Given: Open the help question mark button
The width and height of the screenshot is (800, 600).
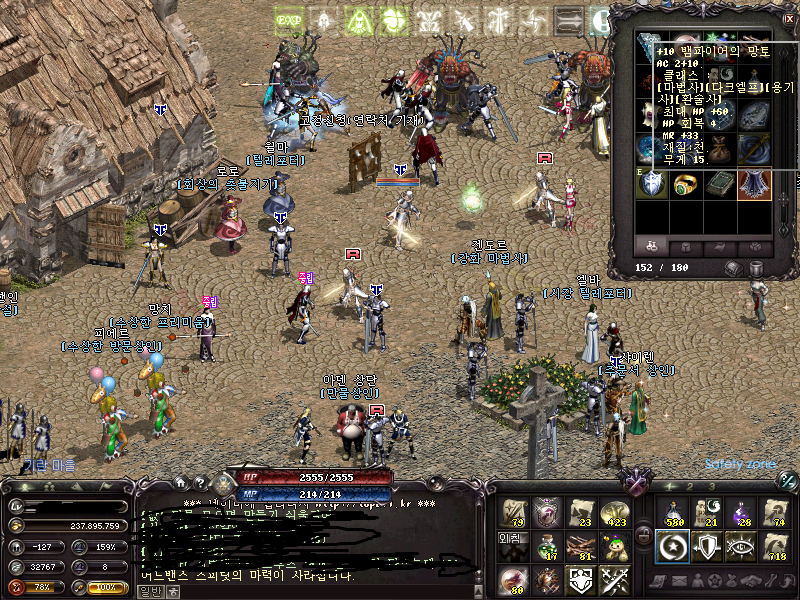Looking at the screenshot, I should click(200, 482).
